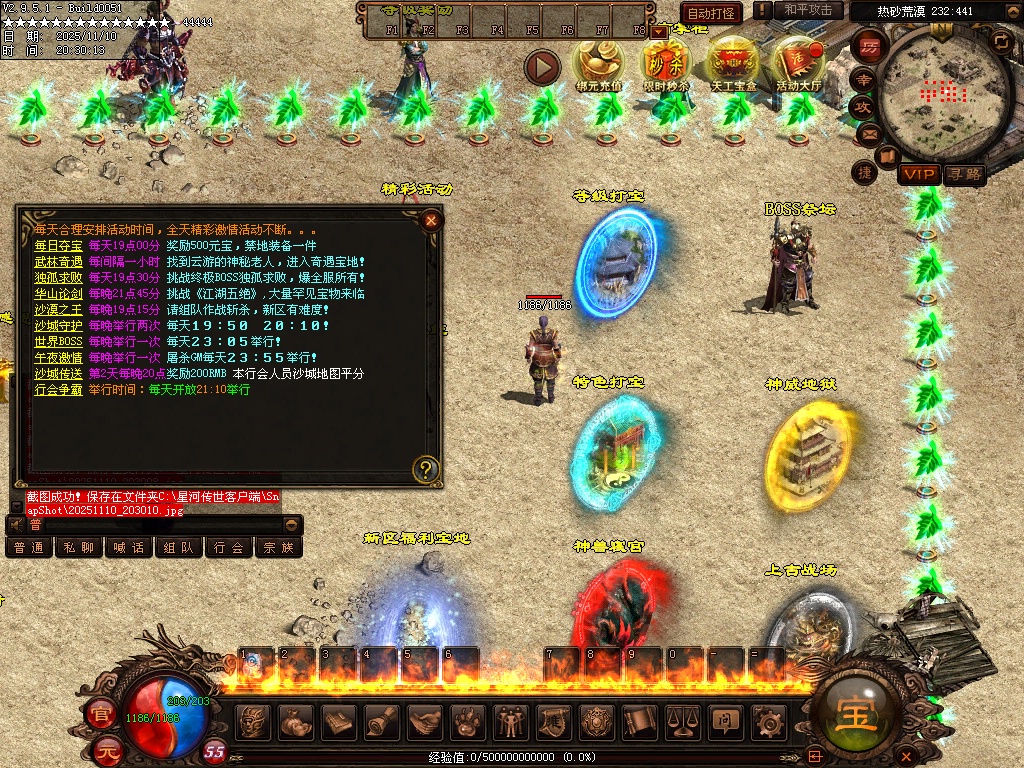The image size is (1024, 768).
Task: Change the 和平攻击 attack mode
Action: click(808, 10)
